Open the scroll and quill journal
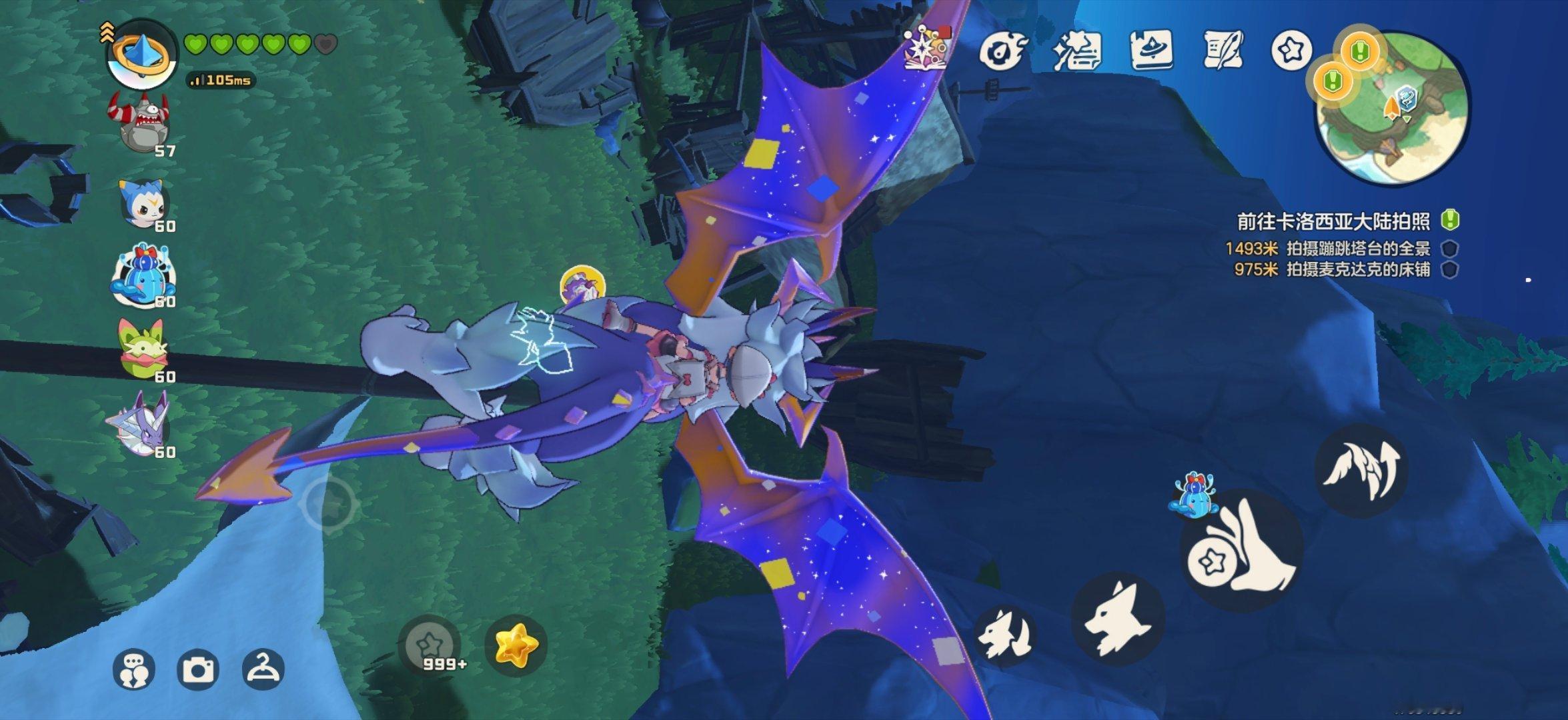The image size is (1568, 720). tap(1224, 50)
